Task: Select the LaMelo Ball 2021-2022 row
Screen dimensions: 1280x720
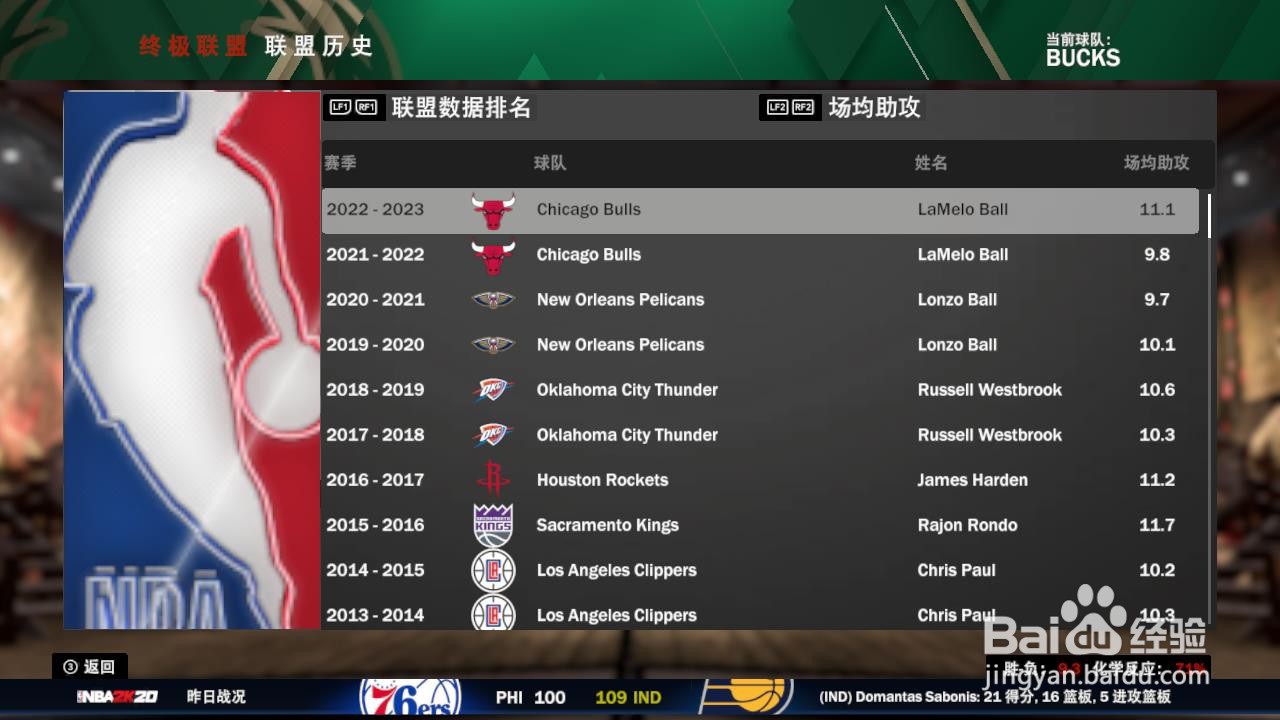Action: [760, 254]
